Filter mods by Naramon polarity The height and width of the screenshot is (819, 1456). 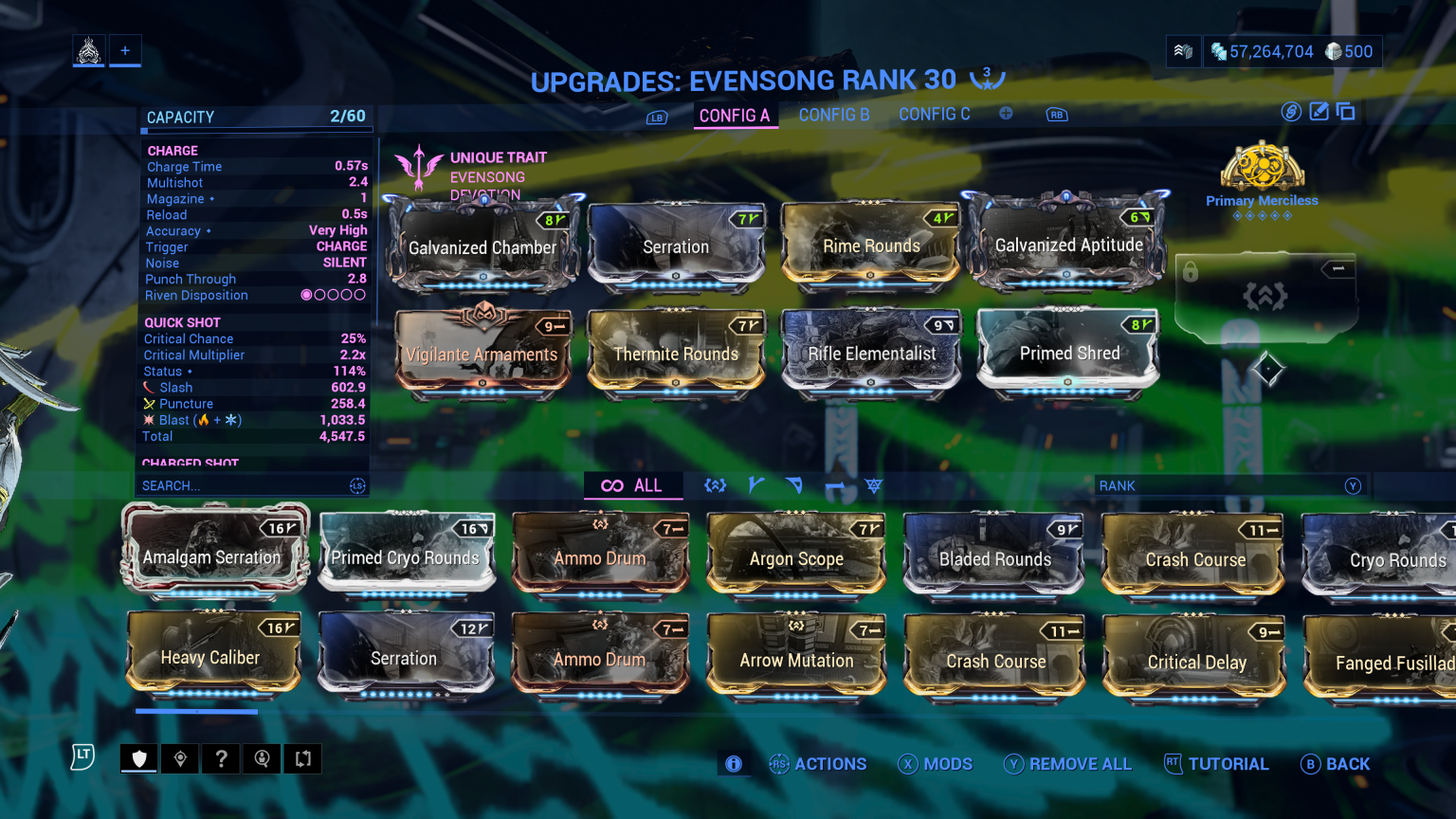tap(834, 484)
